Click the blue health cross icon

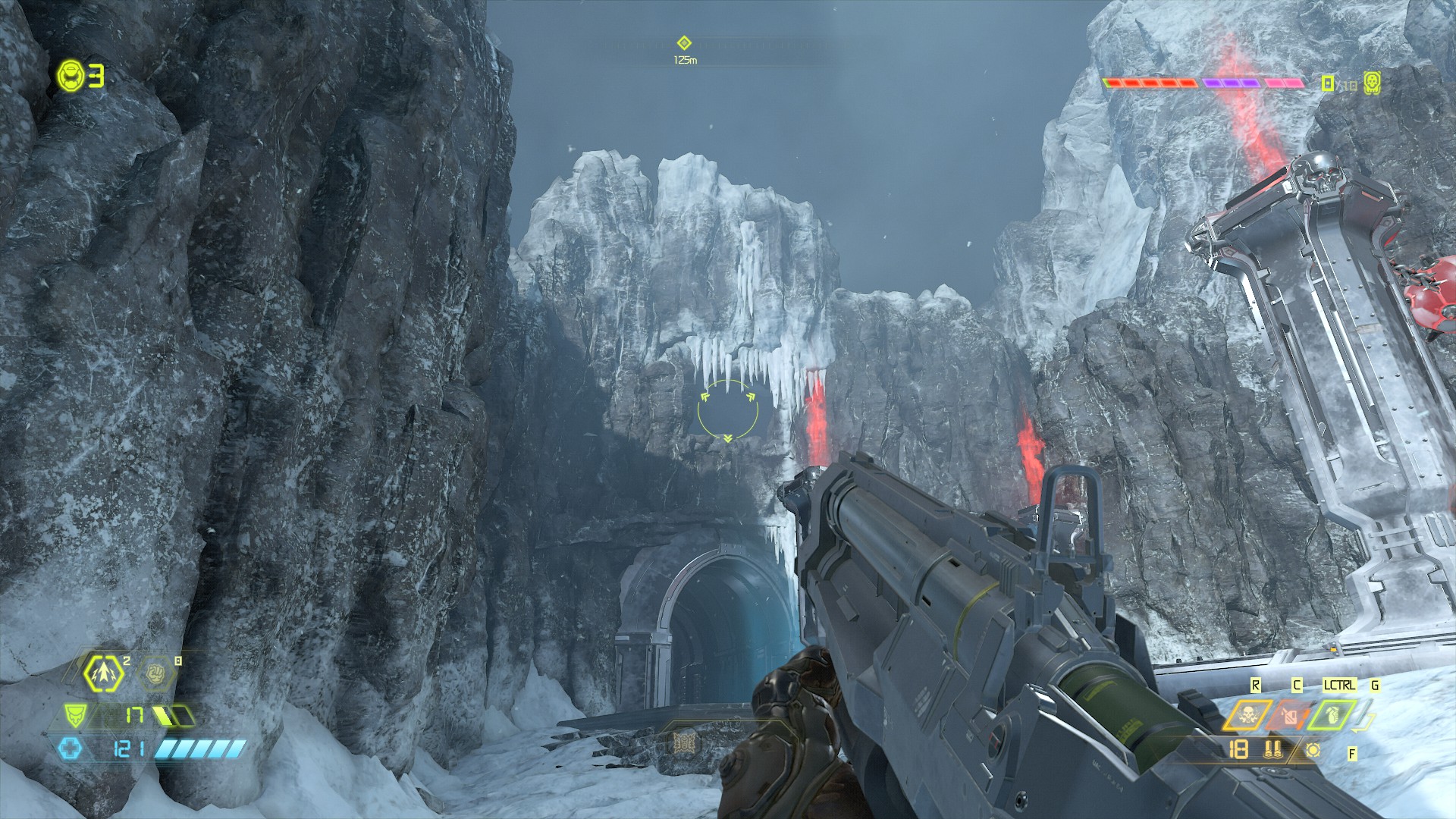point(70,750)
